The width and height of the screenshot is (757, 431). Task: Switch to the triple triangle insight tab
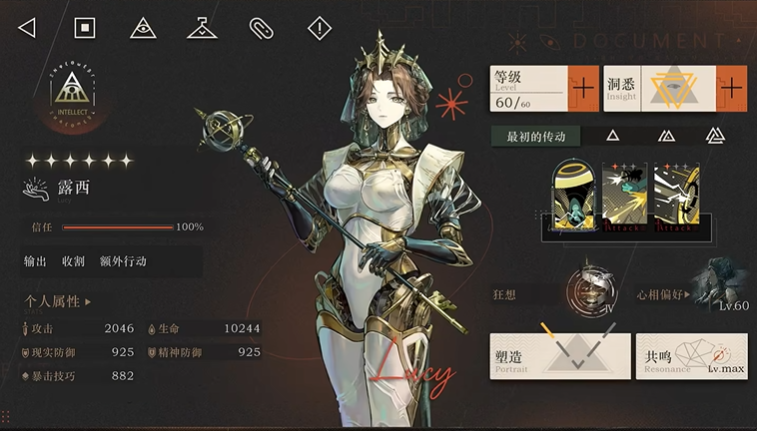coord(714,136)
